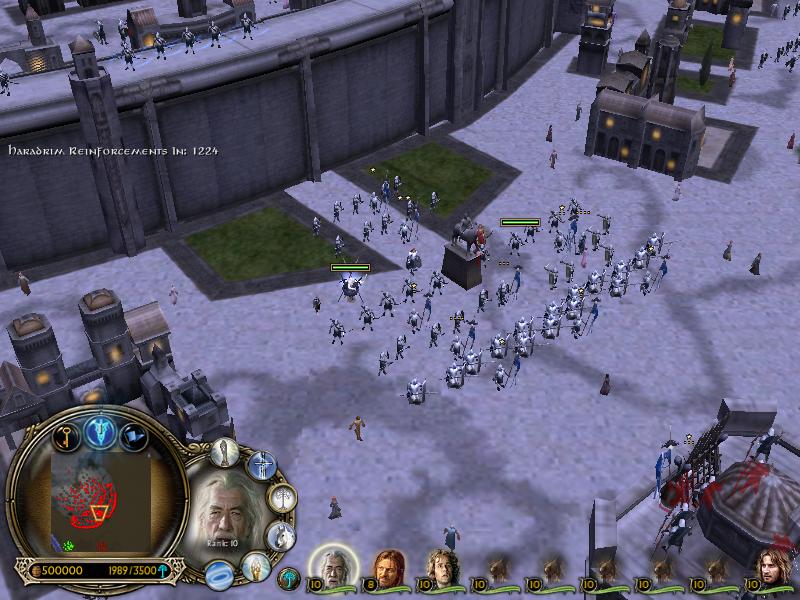Select the red-bearded rank 8 hero

point(388,569)
